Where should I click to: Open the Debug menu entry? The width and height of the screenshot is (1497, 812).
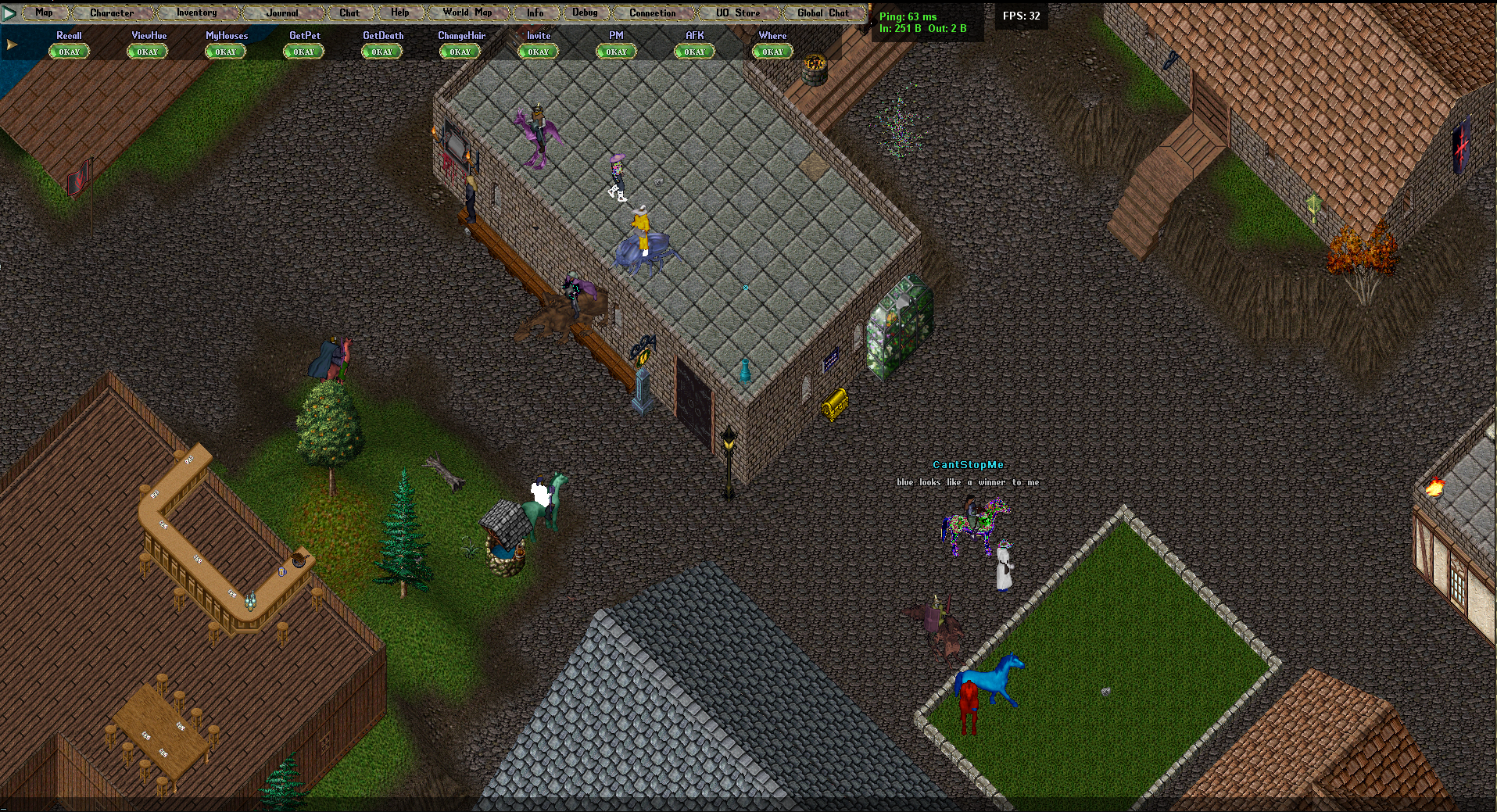click(585, 13)
